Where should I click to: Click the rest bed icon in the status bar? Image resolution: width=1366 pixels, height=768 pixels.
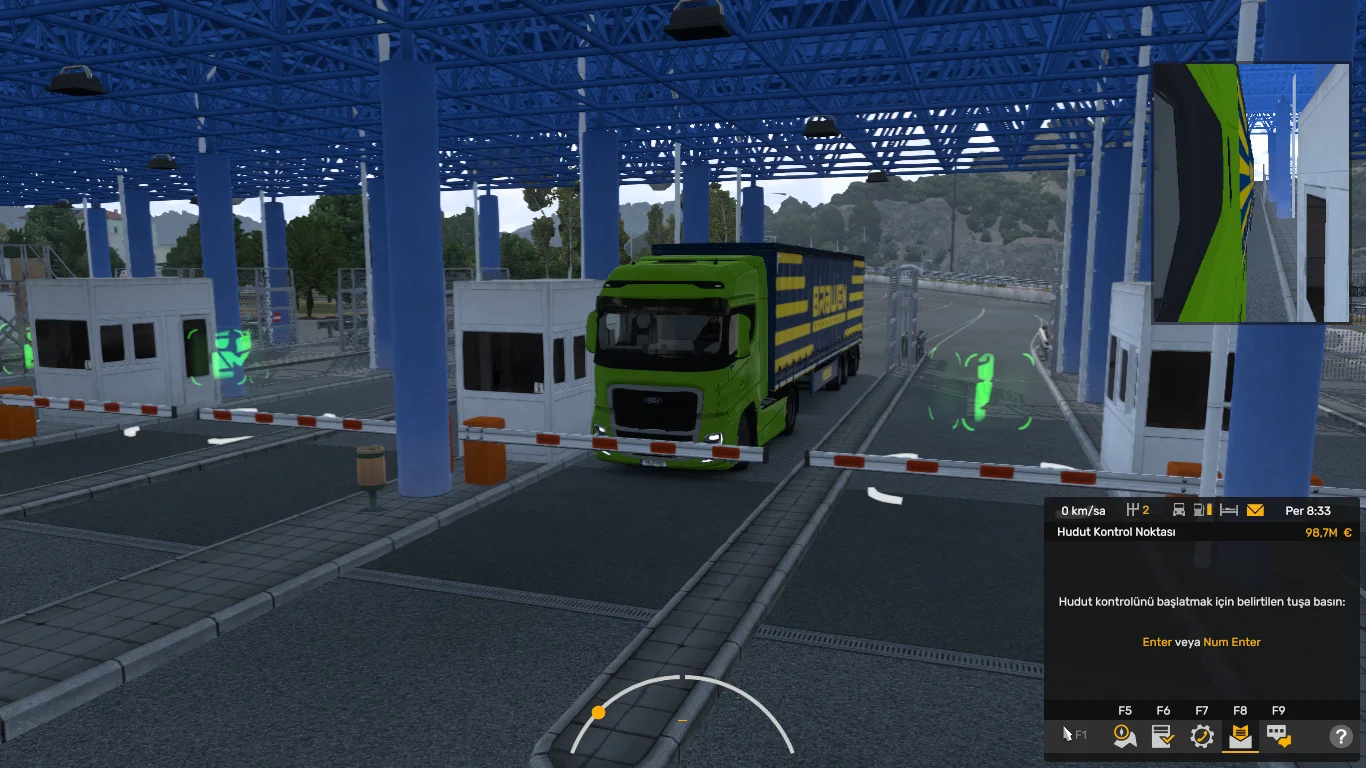(x=1231, y=510)
